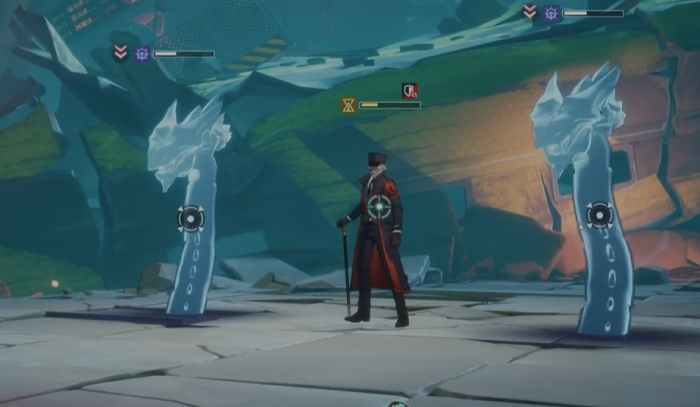Viewport: 700px width, 407px height.
Task: Inspect the hourglass icon beside the yellow bar
Action: [x=348, y=104]
